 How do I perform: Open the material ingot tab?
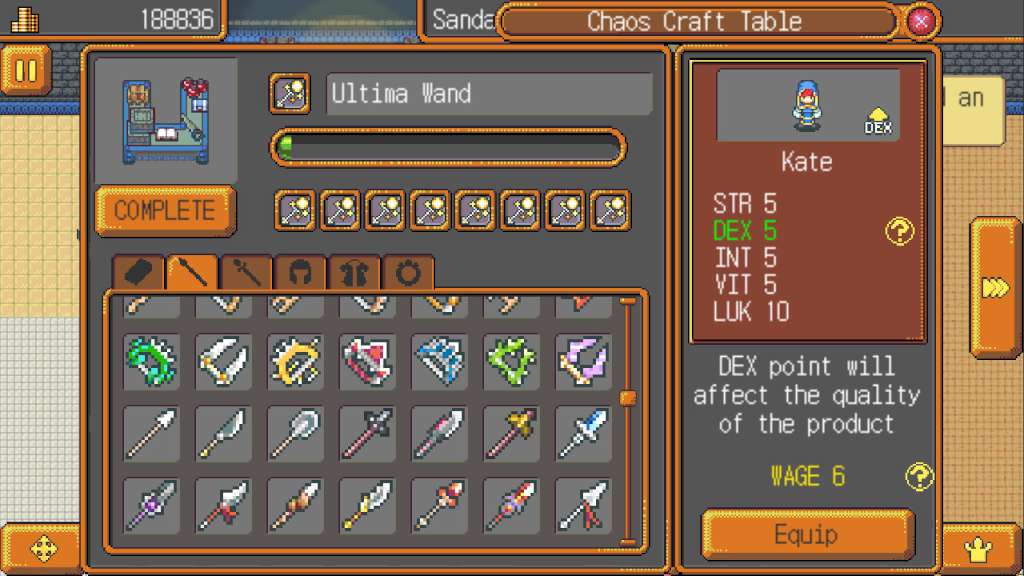(138, 272)
